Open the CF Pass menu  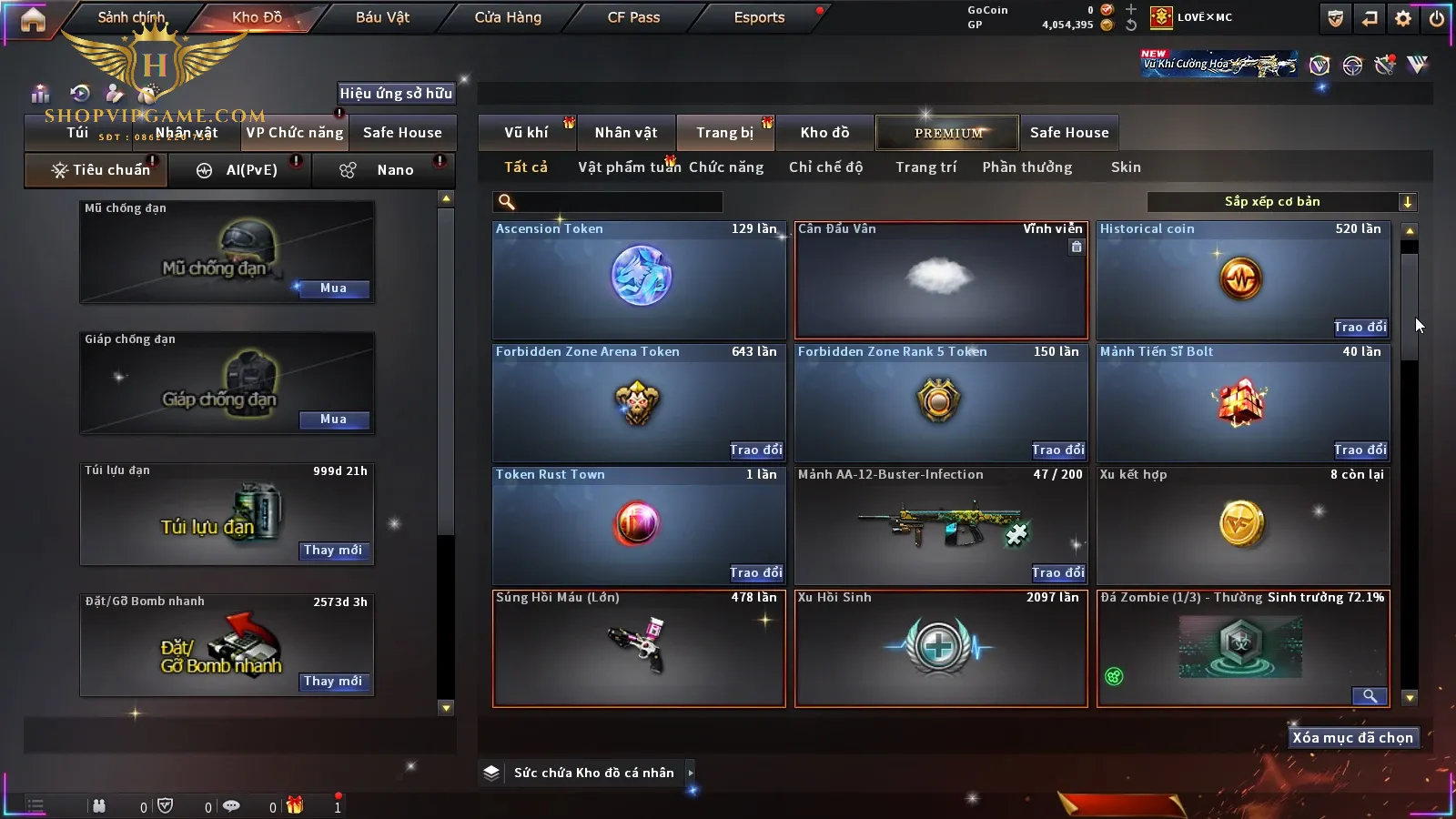(x=633, y=17)
